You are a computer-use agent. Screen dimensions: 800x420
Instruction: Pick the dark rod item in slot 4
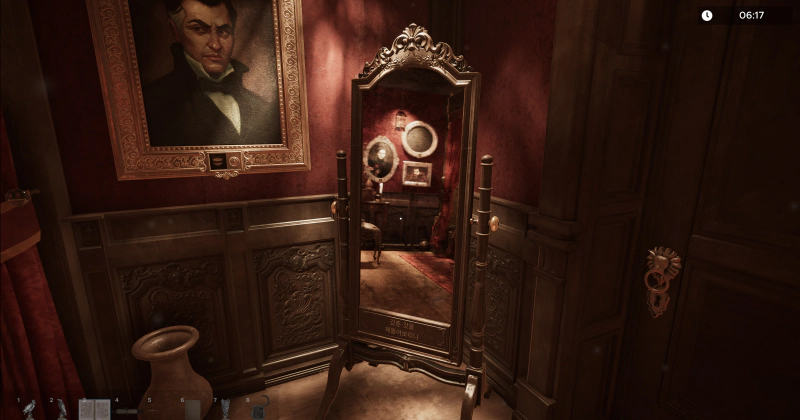point(127,409)
